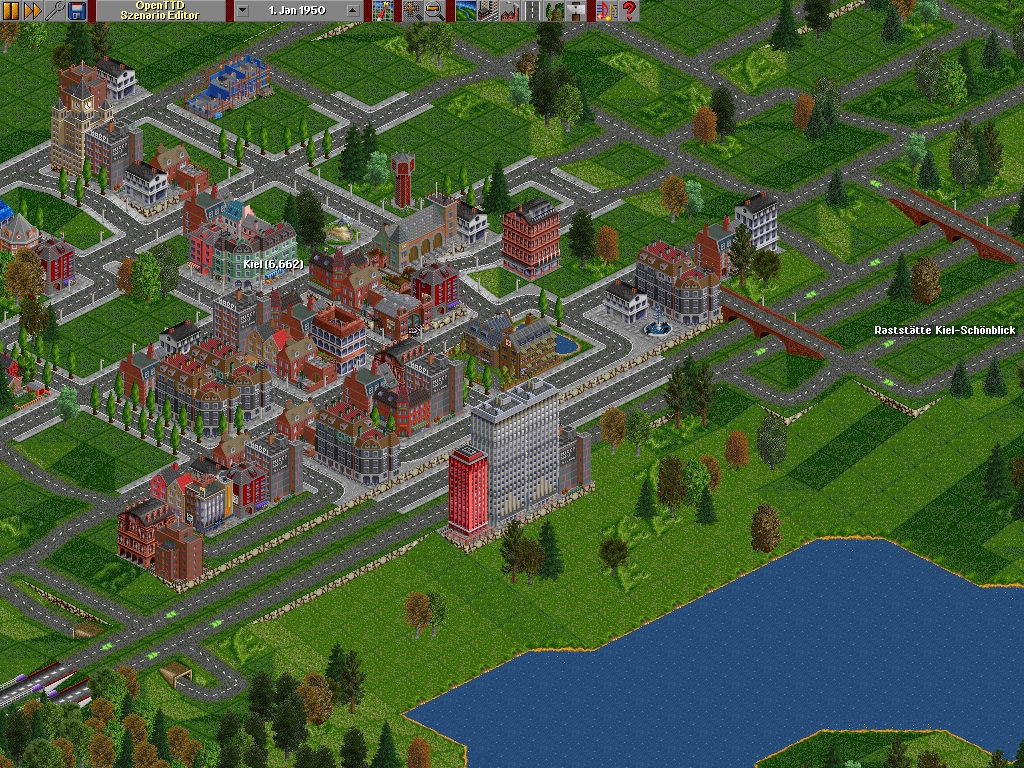Open game options with the wrench icon
This screenshot has height=768, width=1024.
54,11
